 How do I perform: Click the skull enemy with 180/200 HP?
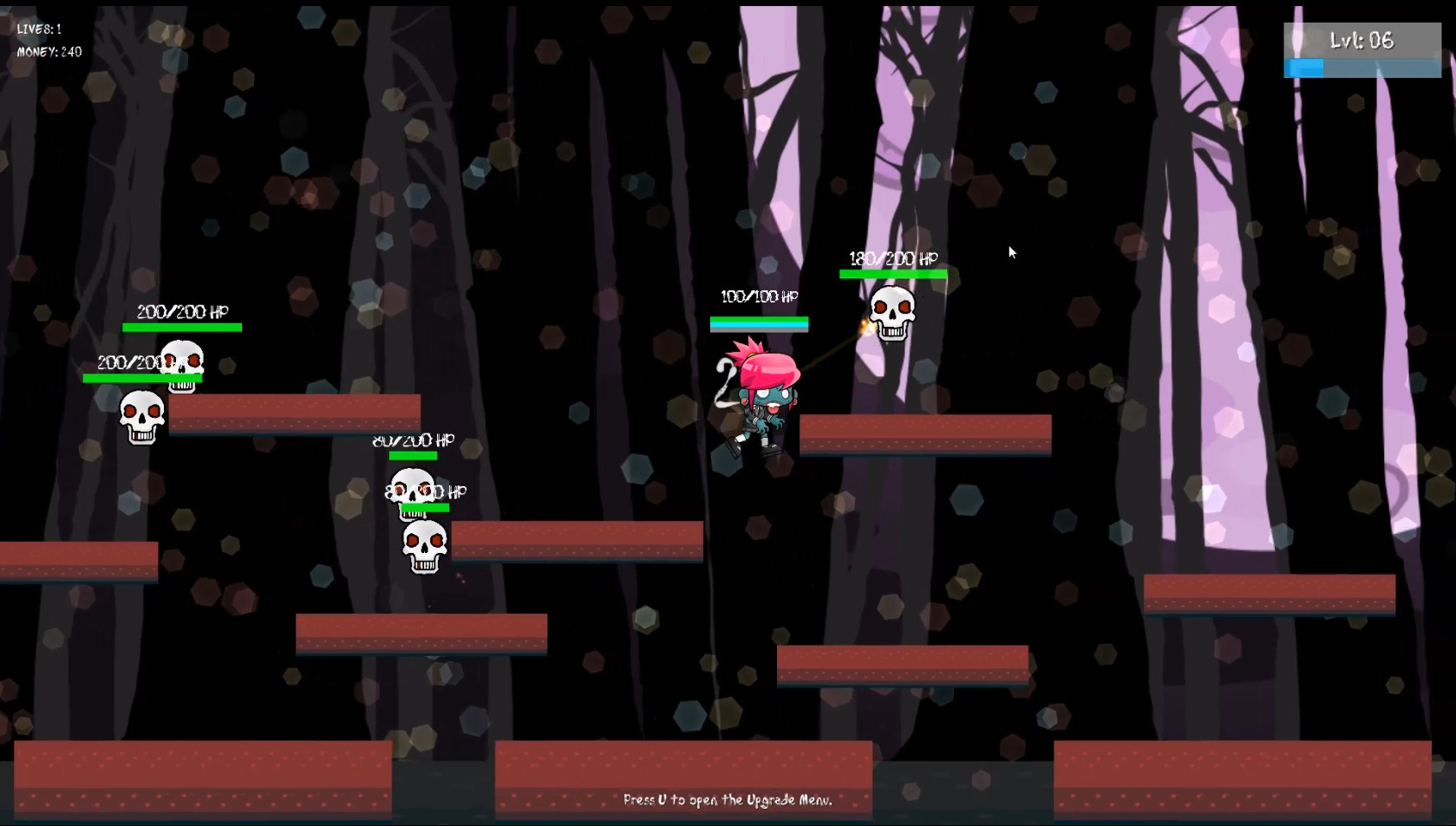point(891,312)
